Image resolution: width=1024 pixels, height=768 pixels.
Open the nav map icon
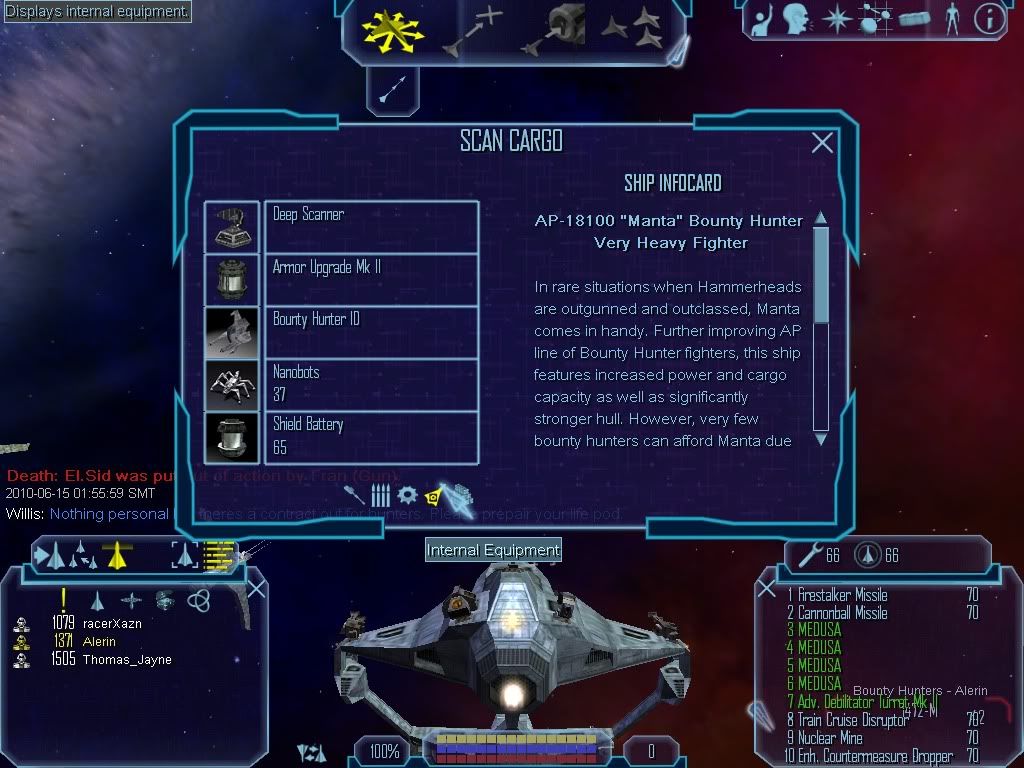coord(877,19)
